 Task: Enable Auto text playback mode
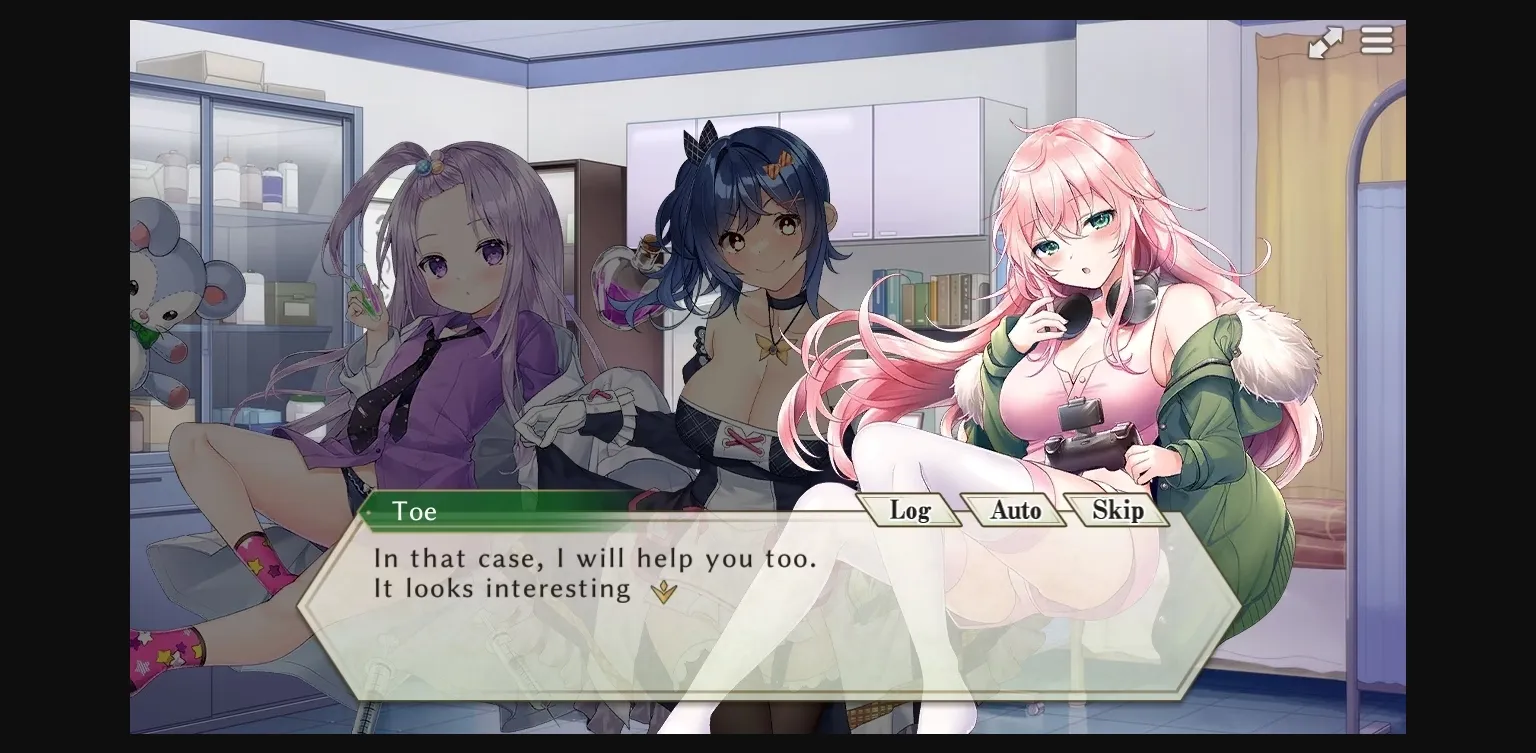coord(1014,510)
